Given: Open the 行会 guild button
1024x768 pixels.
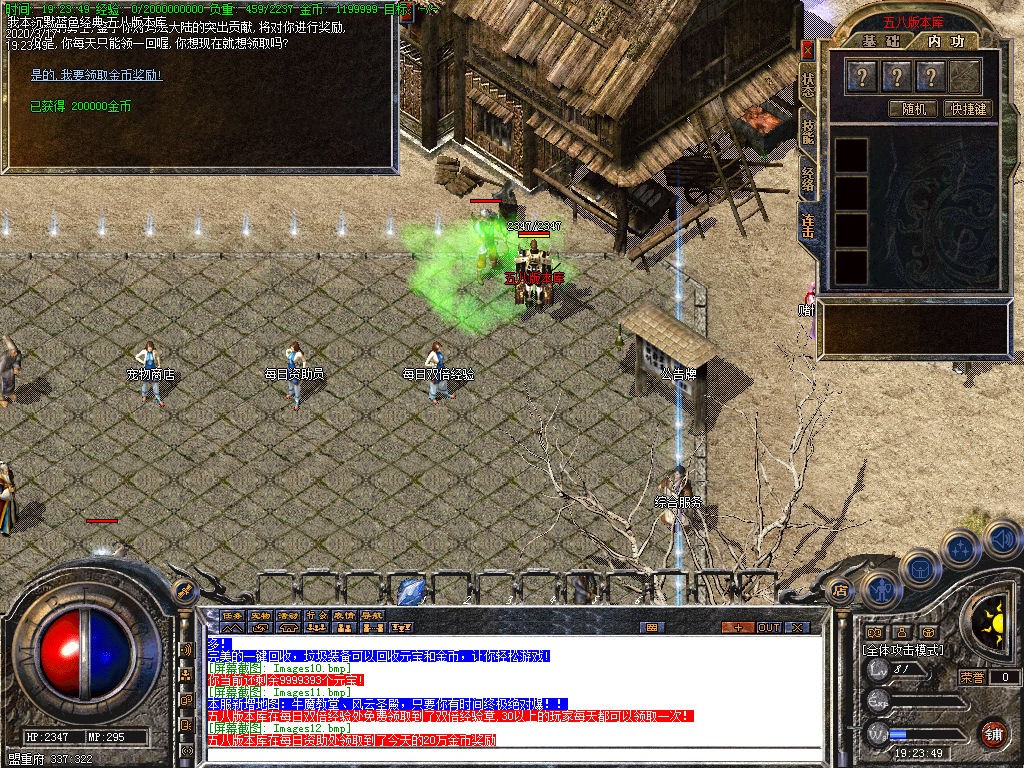Looking at the screenshot, I should click(x=316, y=615).
